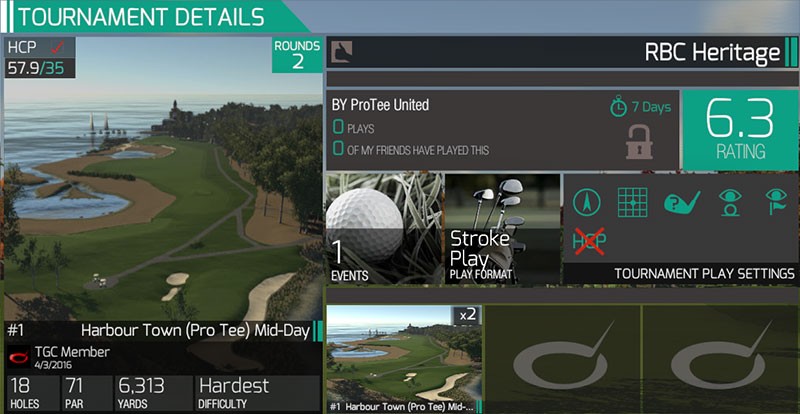Open the Stroke Play format tile
The image size is (800, 414).
(x=501, y=229)
